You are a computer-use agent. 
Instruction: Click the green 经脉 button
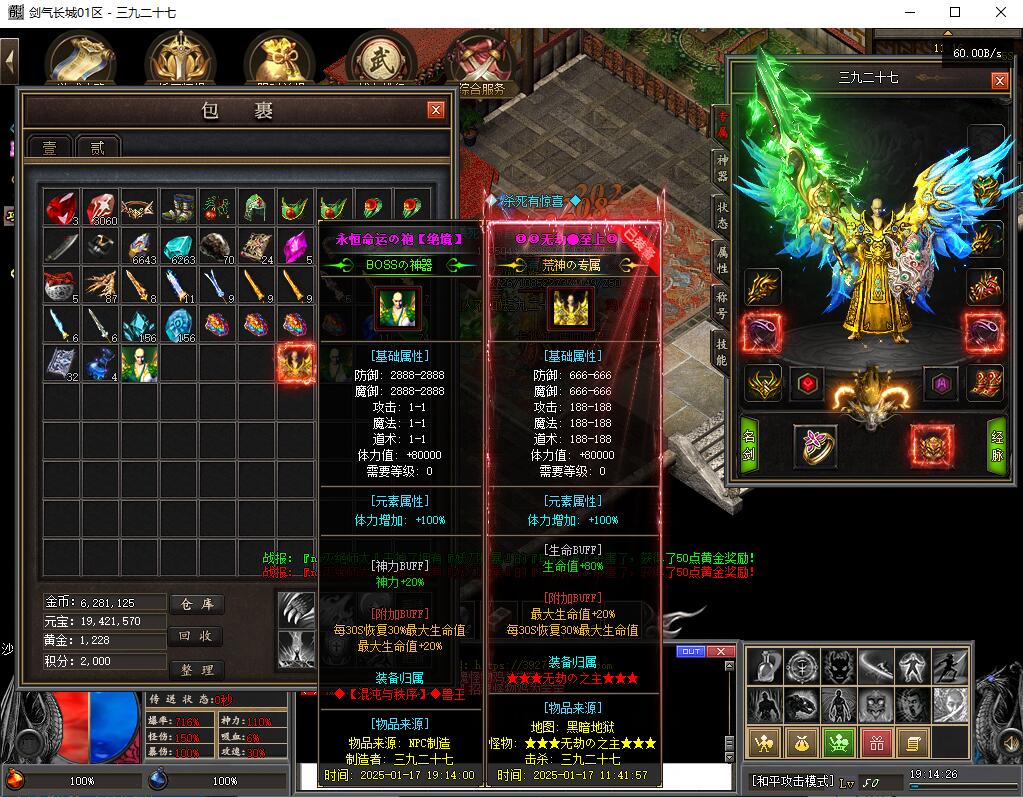[997, 446]
